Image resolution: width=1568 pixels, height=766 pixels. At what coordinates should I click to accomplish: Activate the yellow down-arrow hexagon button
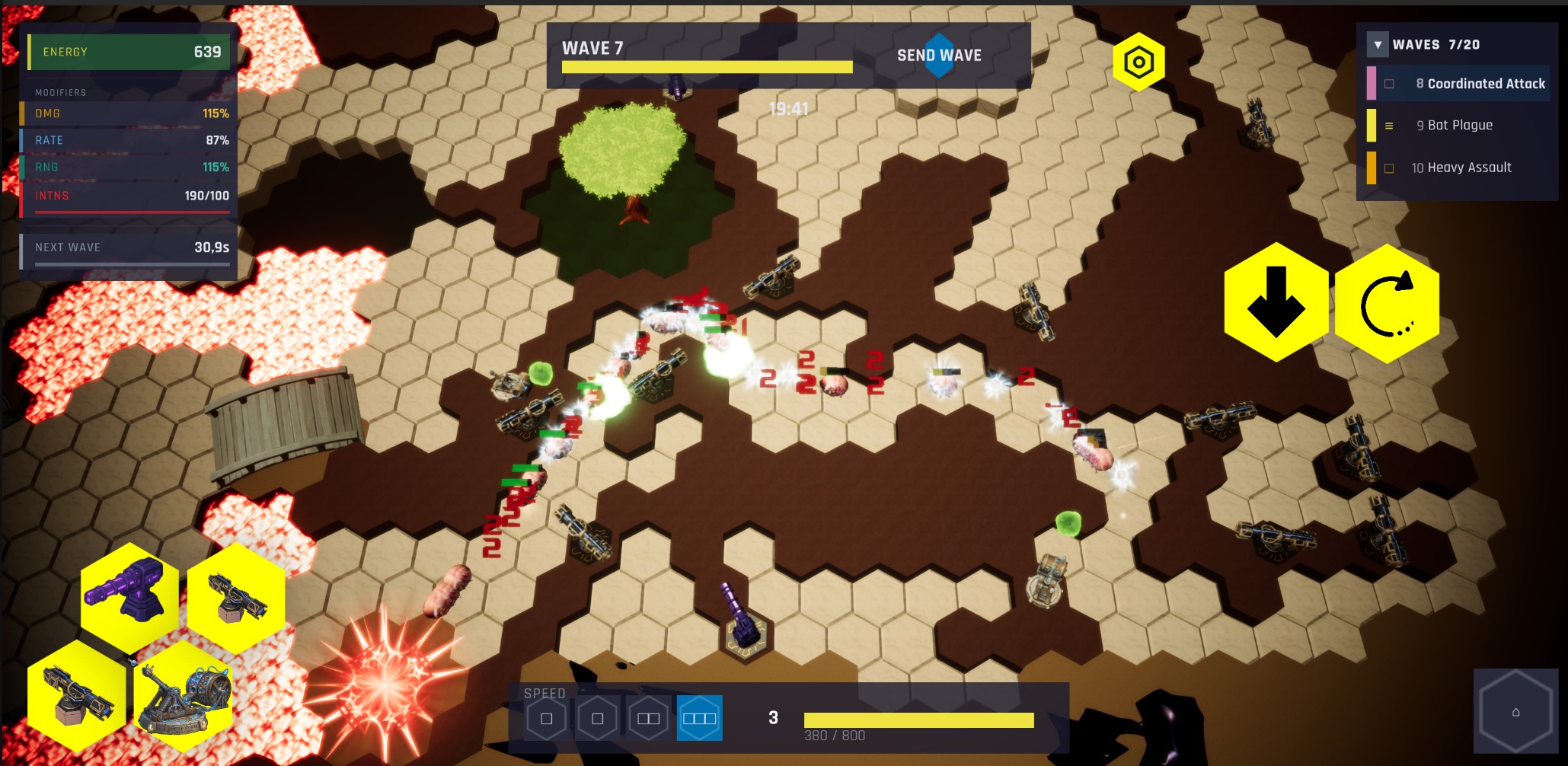(x=1276, y=302)
